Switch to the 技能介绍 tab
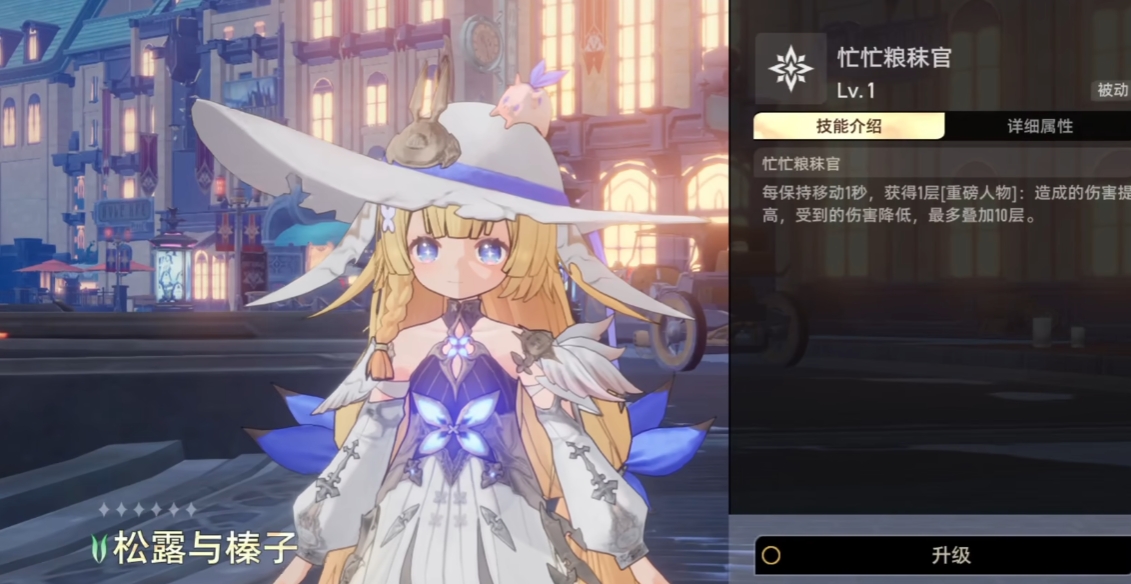The image size is (1131, 584). pos(848,126)
